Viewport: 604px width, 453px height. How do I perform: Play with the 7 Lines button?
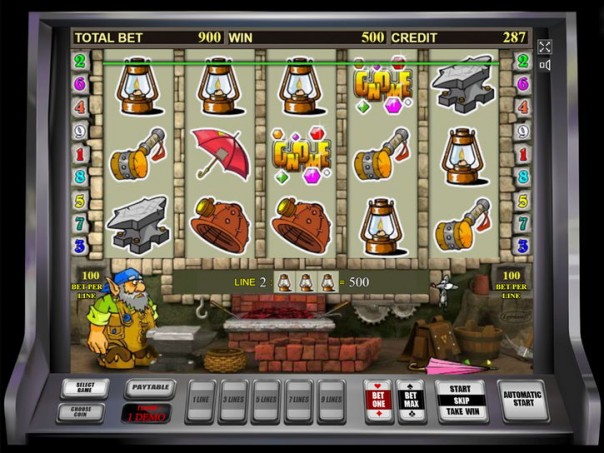[x=299, y=399]
